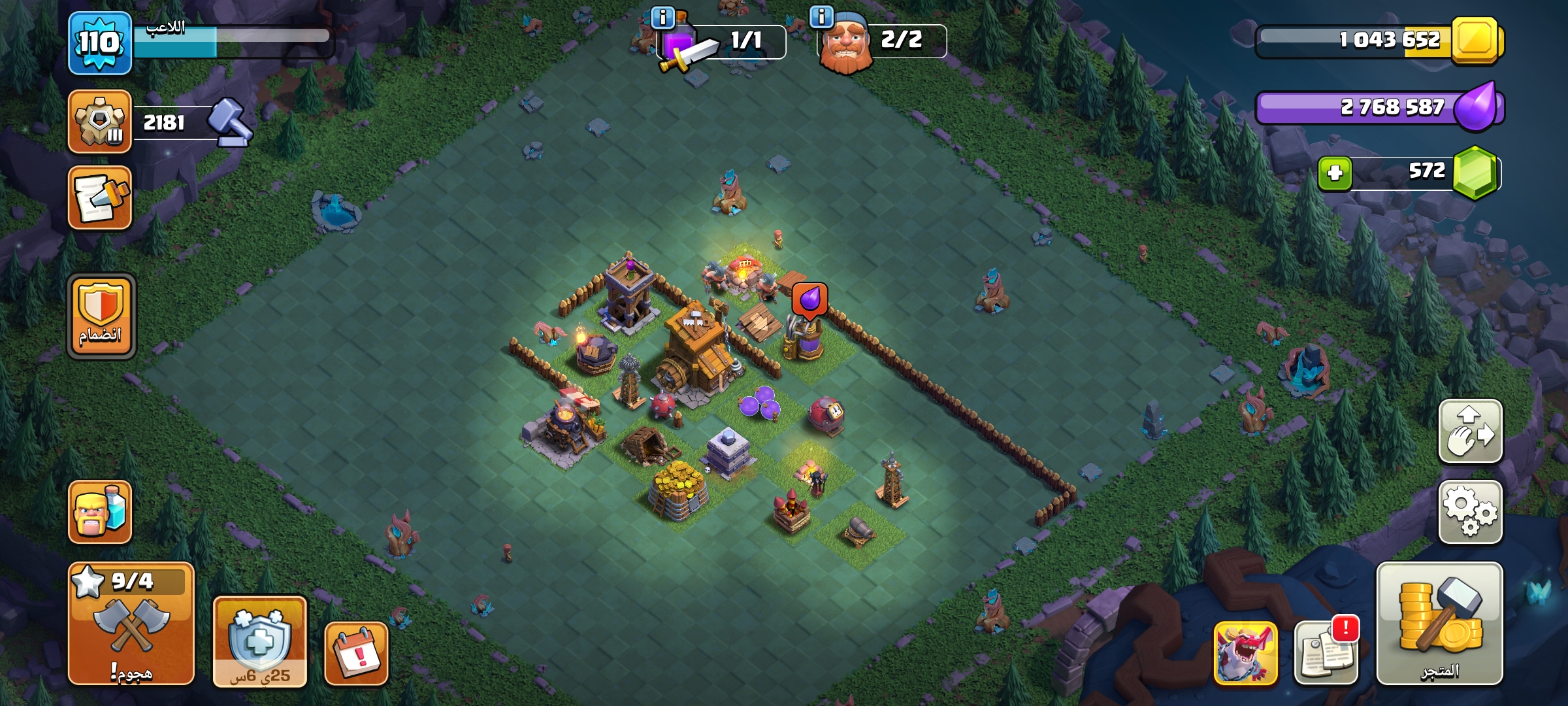
Task: Open the shield with plus signs timer button
Action: coord(259,641)
